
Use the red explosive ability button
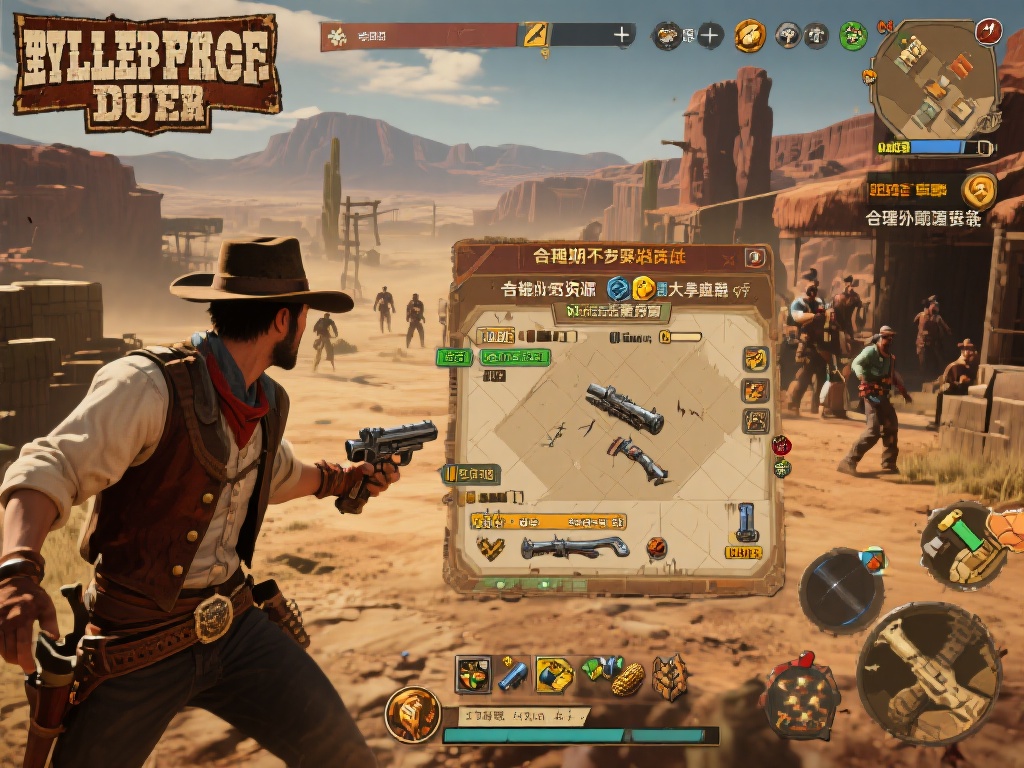click(x=801, y=693)
